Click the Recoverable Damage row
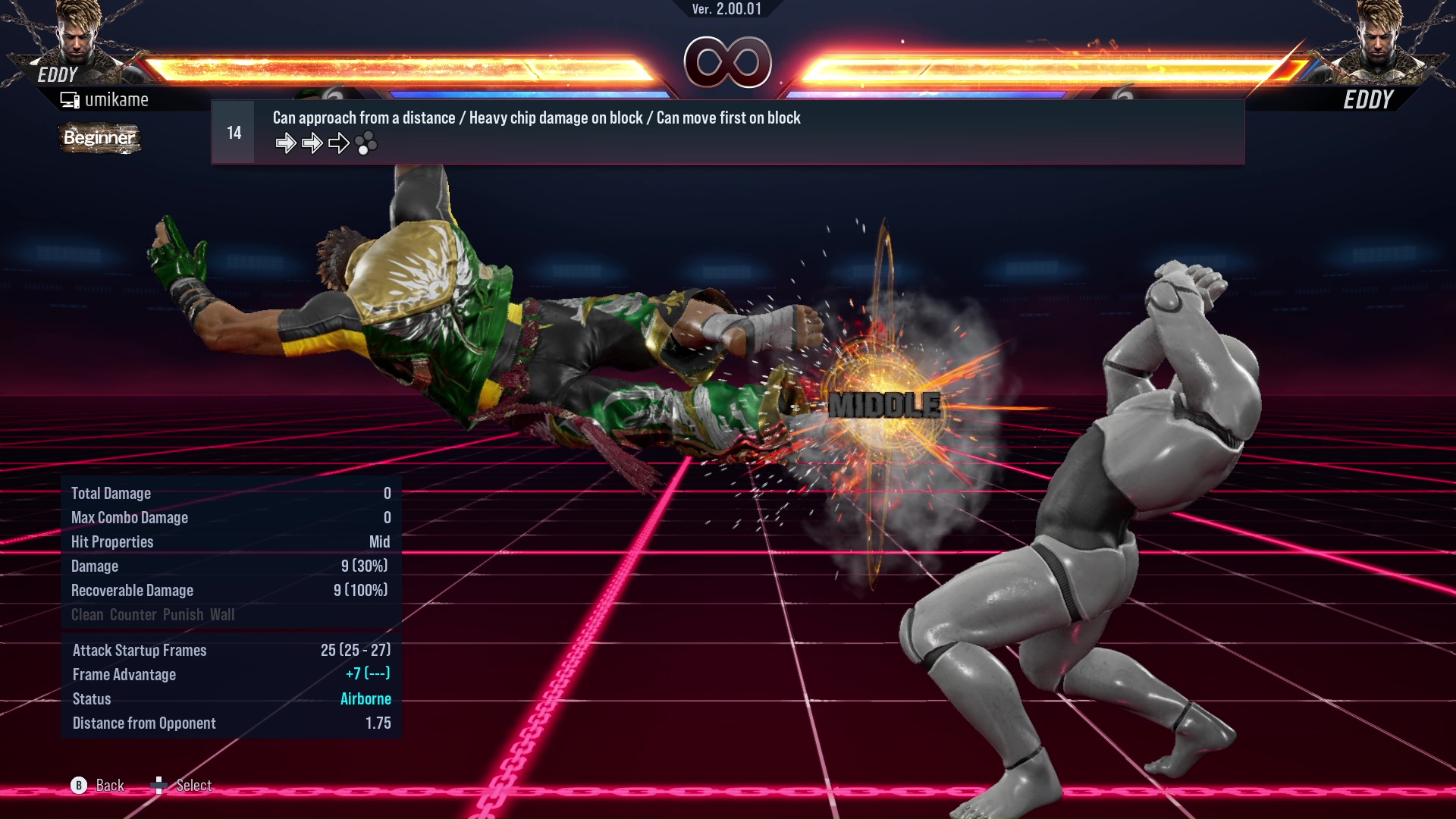Image resolution: width=1456 pixels, height=819 pixels. tap(133, 590)
